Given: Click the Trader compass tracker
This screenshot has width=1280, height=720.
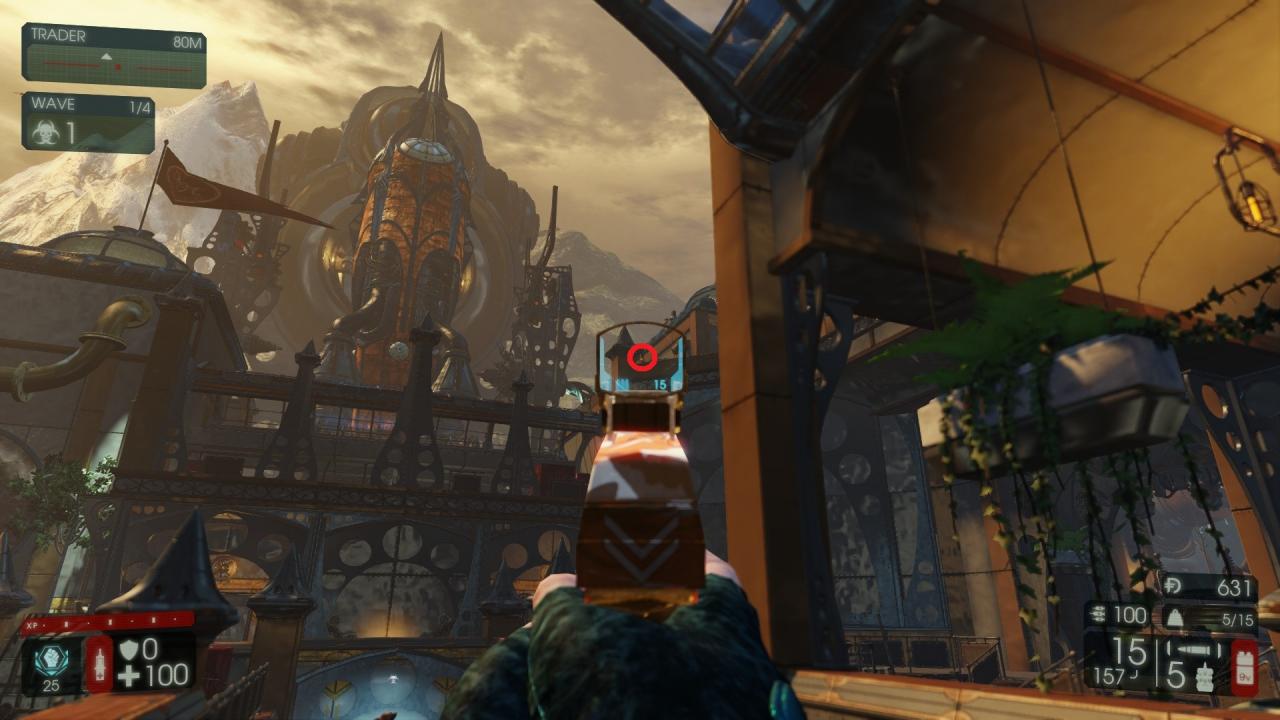Looking at the screenshot, I should (x=113, y=66).
